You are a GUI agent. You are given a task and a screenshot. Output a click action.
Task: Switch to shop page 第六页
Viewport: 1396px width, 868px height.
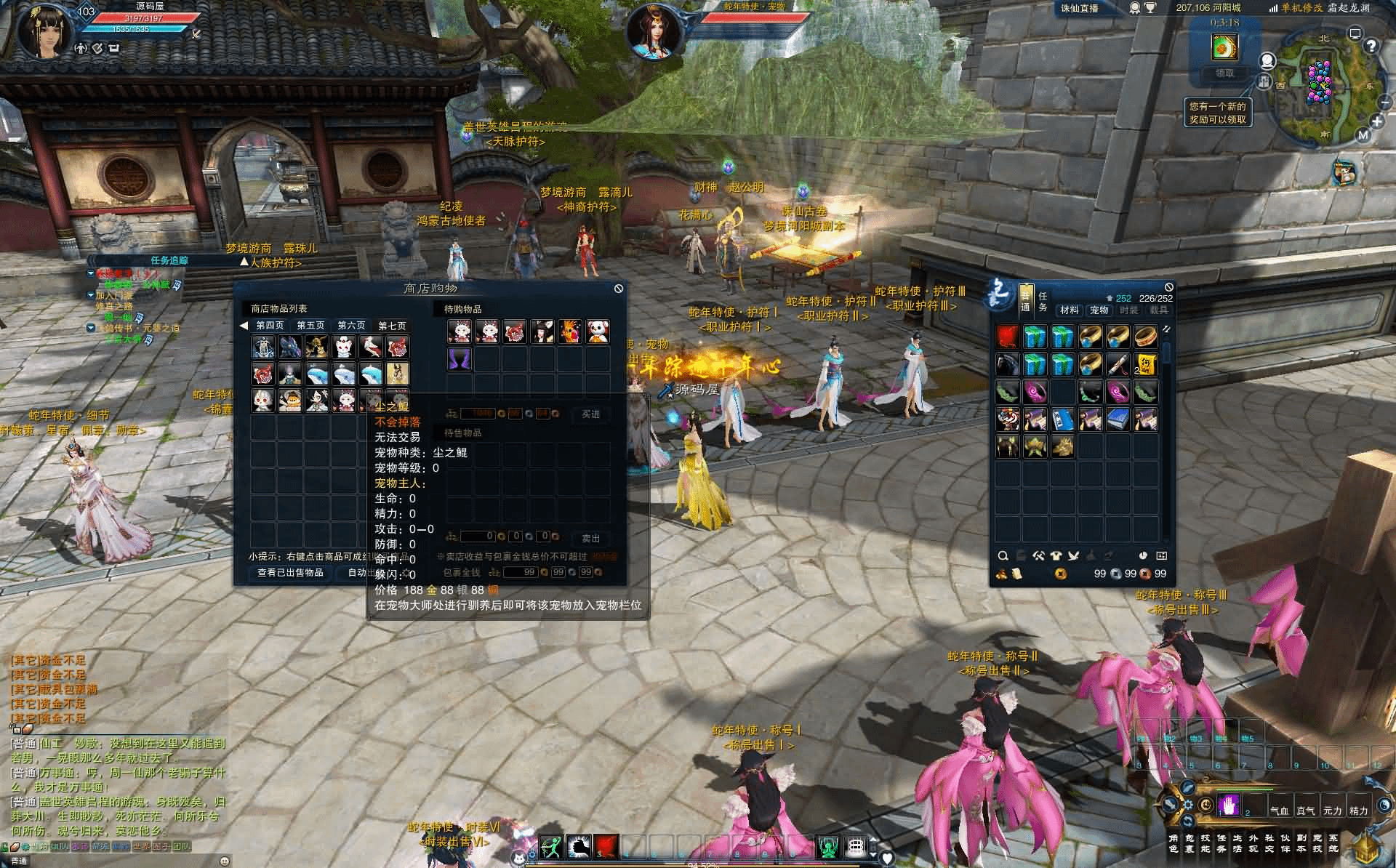(351, 326)
